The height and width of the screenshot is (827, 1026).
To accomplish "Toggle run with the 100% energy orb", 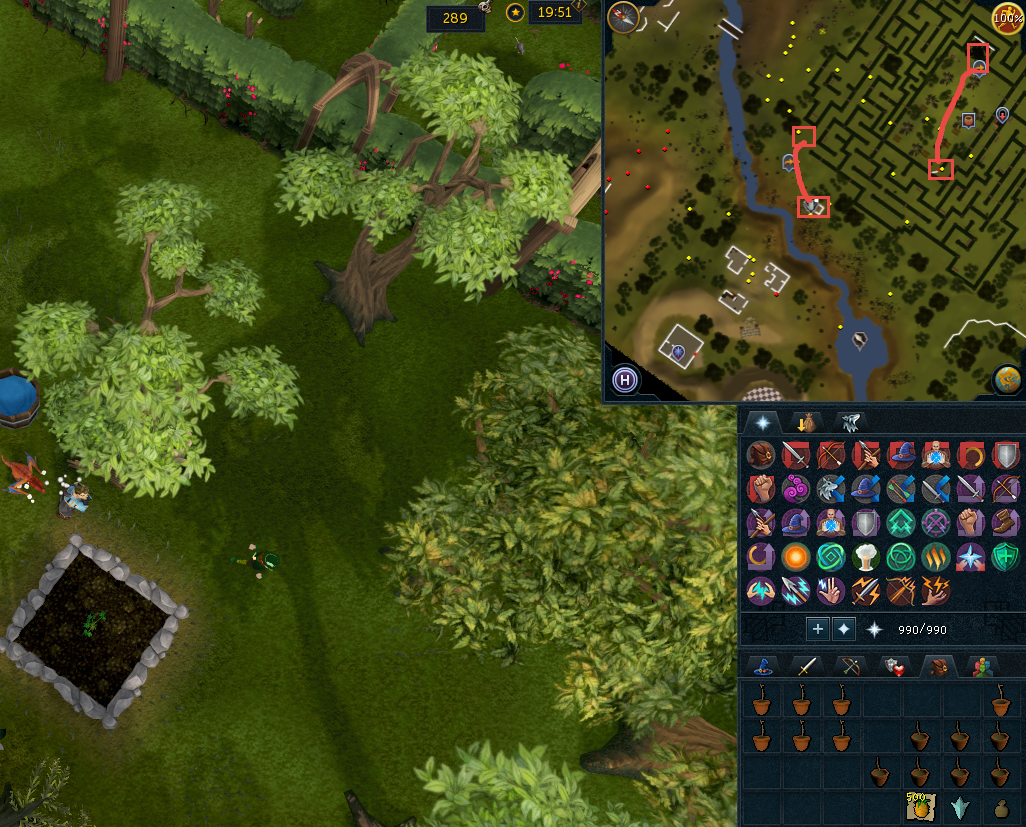I will click(x=1007, y=18).
